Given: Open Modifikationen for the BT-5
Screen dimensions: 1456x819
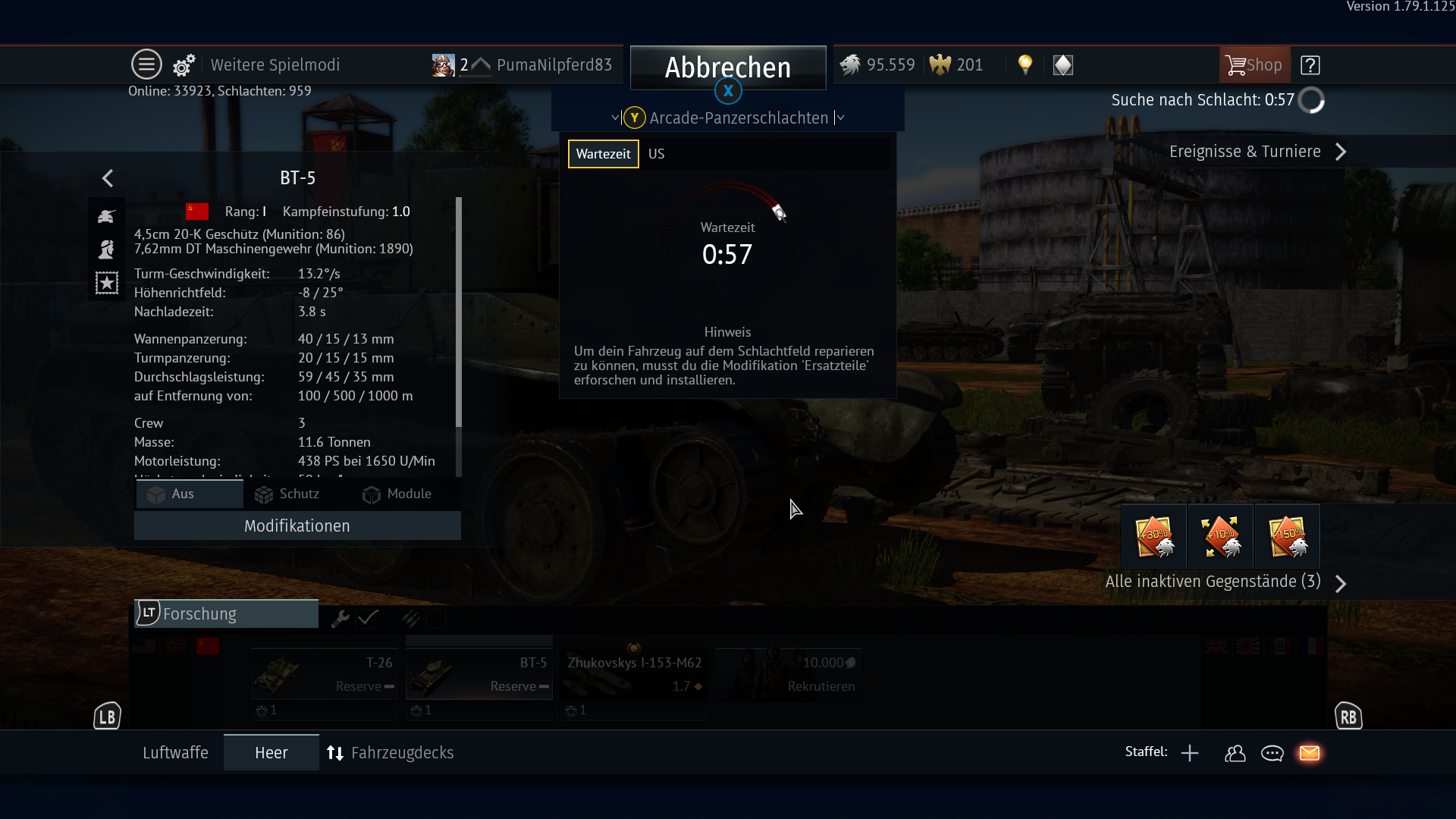Looking at the screenshot, I should [297, 526].
